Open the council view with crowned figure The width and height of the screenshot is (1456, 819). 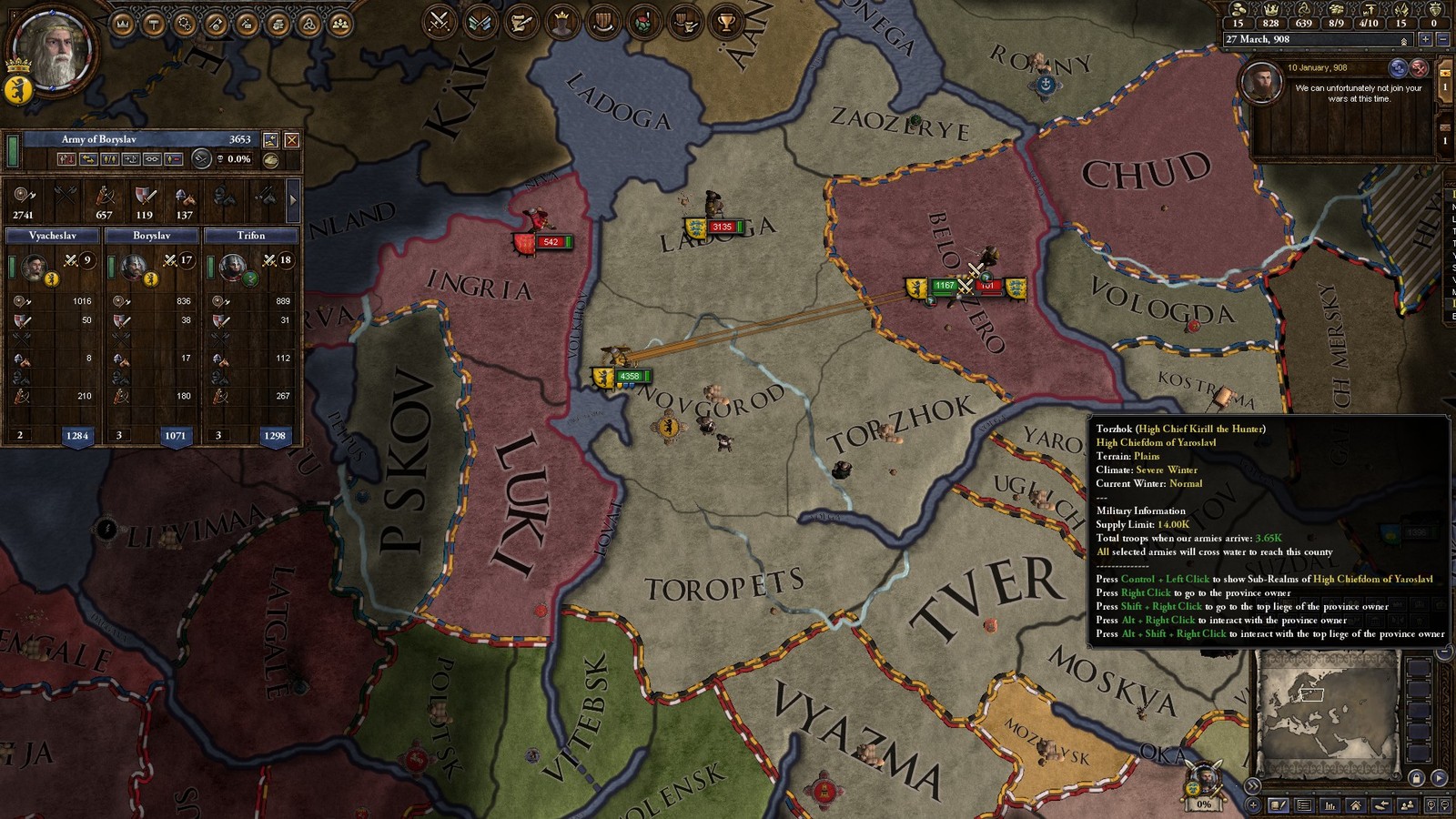[x=562, y=22]
